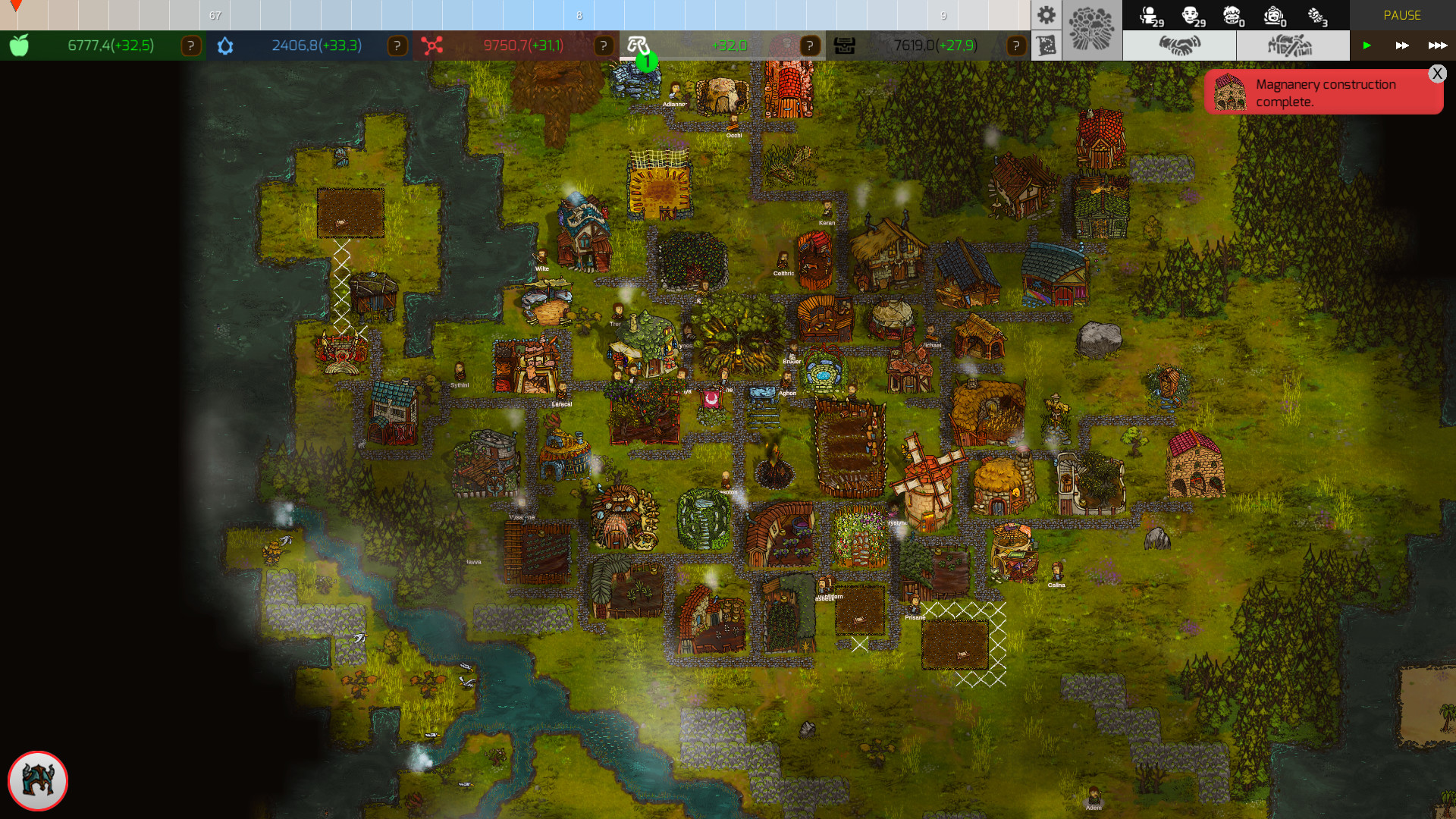Click the green apple food resource icon

click(18, 45)
